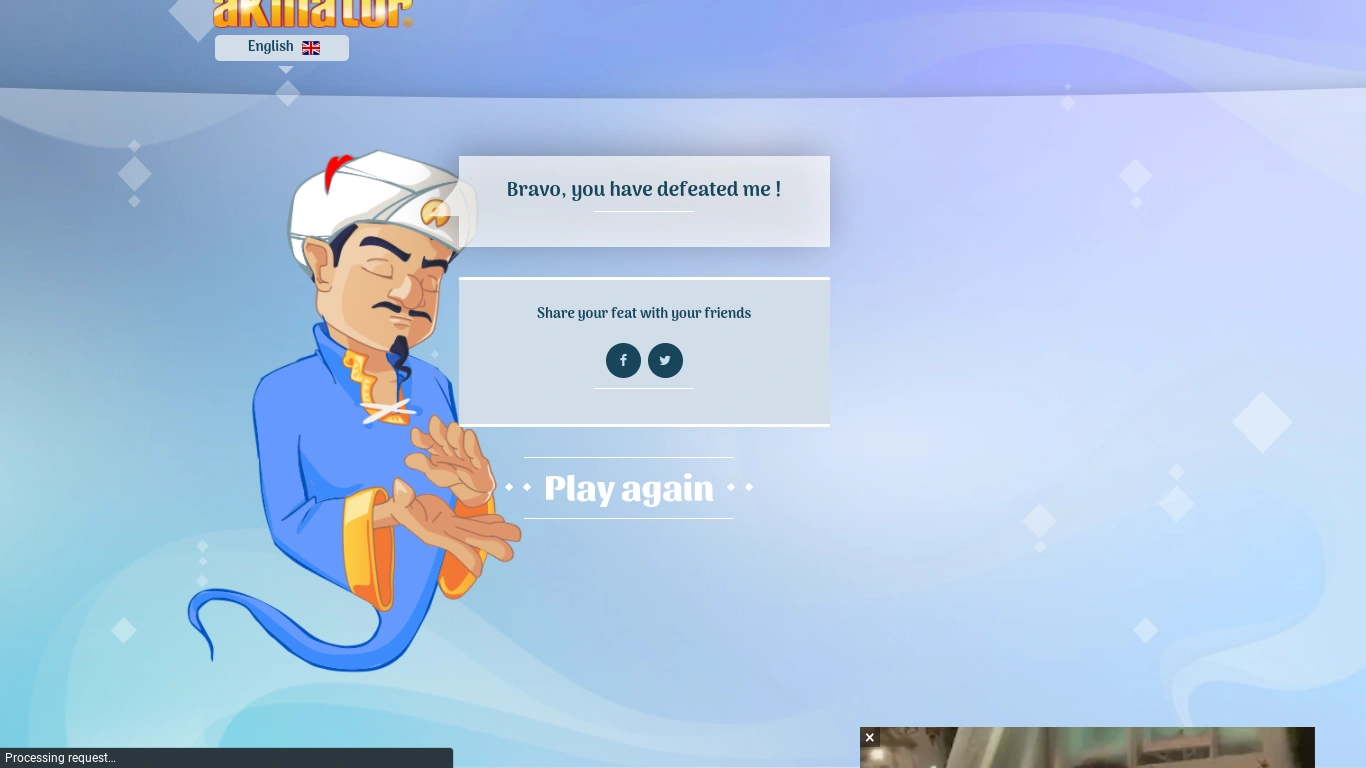This screenshot has width=1366, height=768.
Task: Click the Akinator genie character
Action: [370, 400]
